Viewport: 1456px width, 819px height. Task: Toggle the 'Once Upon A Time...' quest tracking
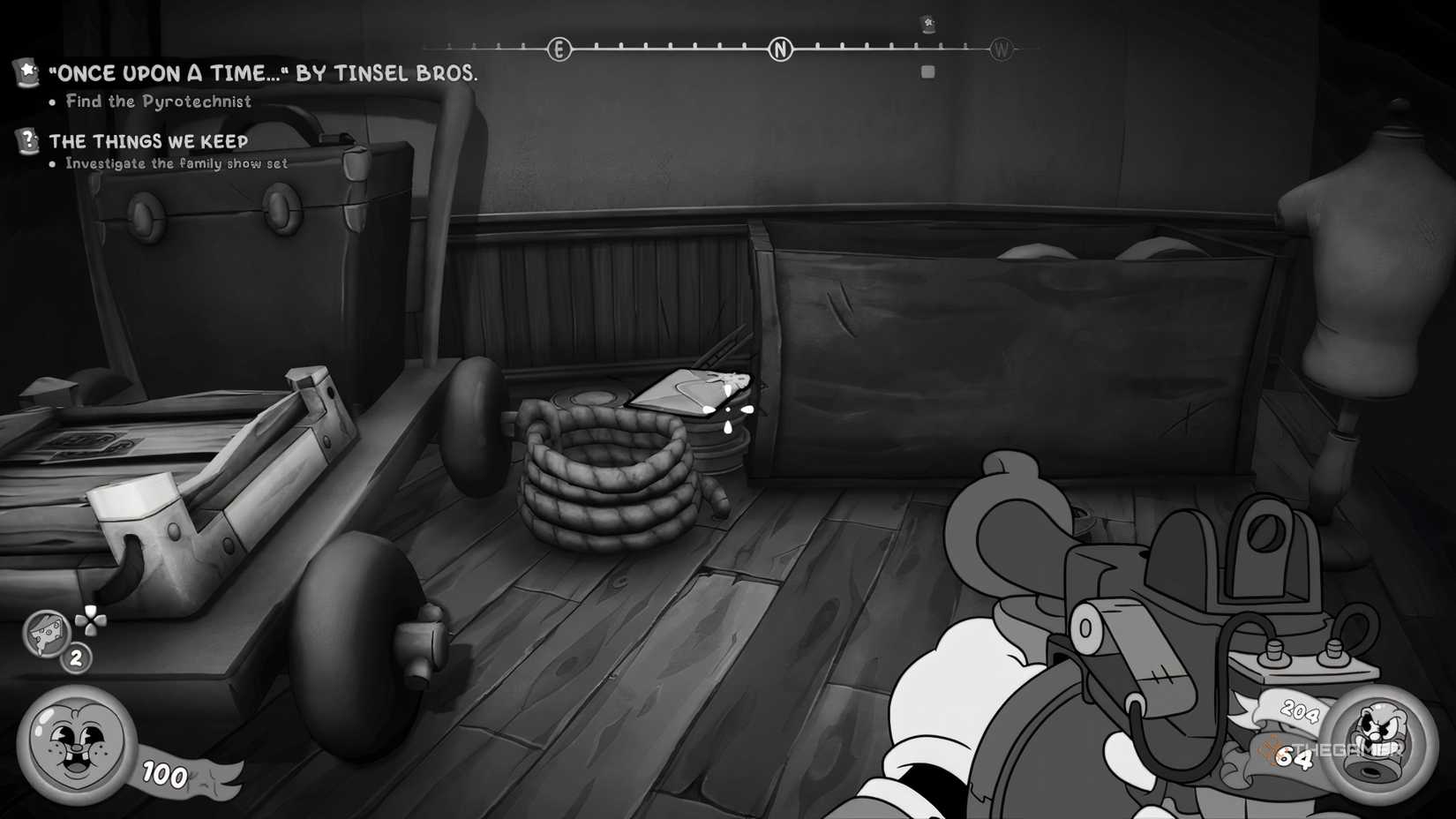click(26, 73)
